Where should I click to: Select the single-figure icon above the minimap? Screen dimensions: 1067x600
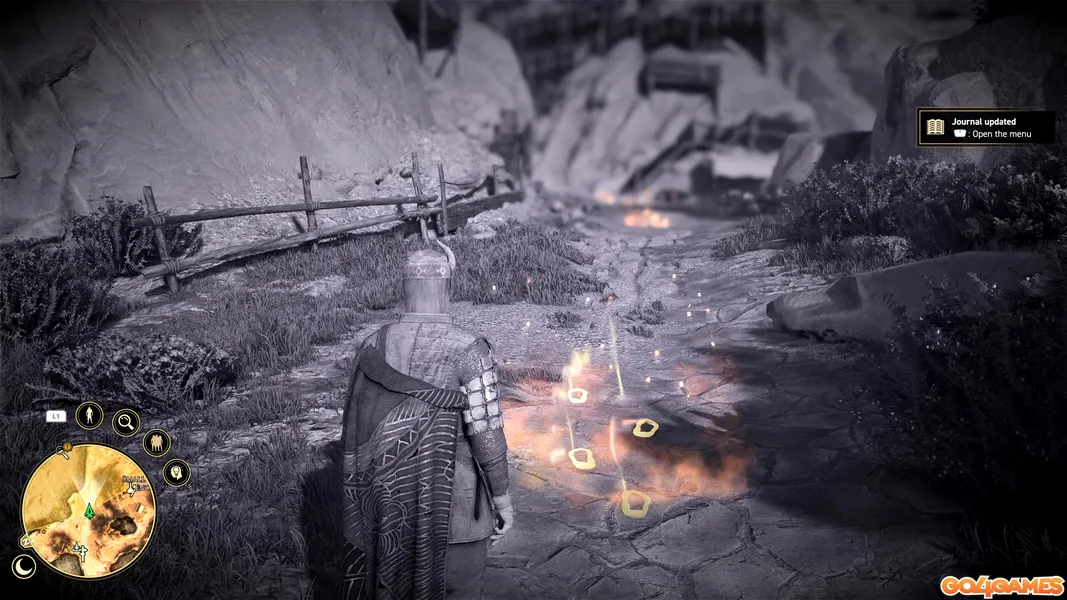click(89, 414)
